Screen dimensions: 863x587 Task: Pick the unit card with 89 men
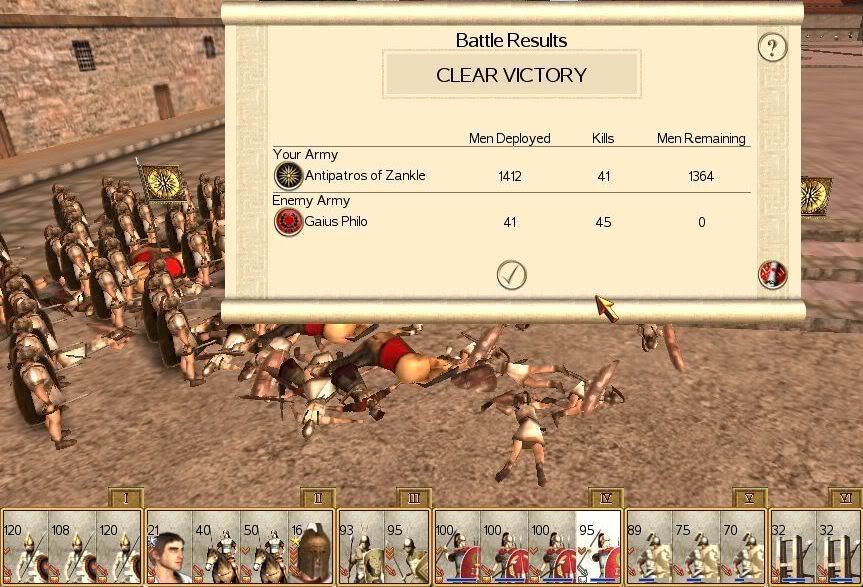[650, 548]
